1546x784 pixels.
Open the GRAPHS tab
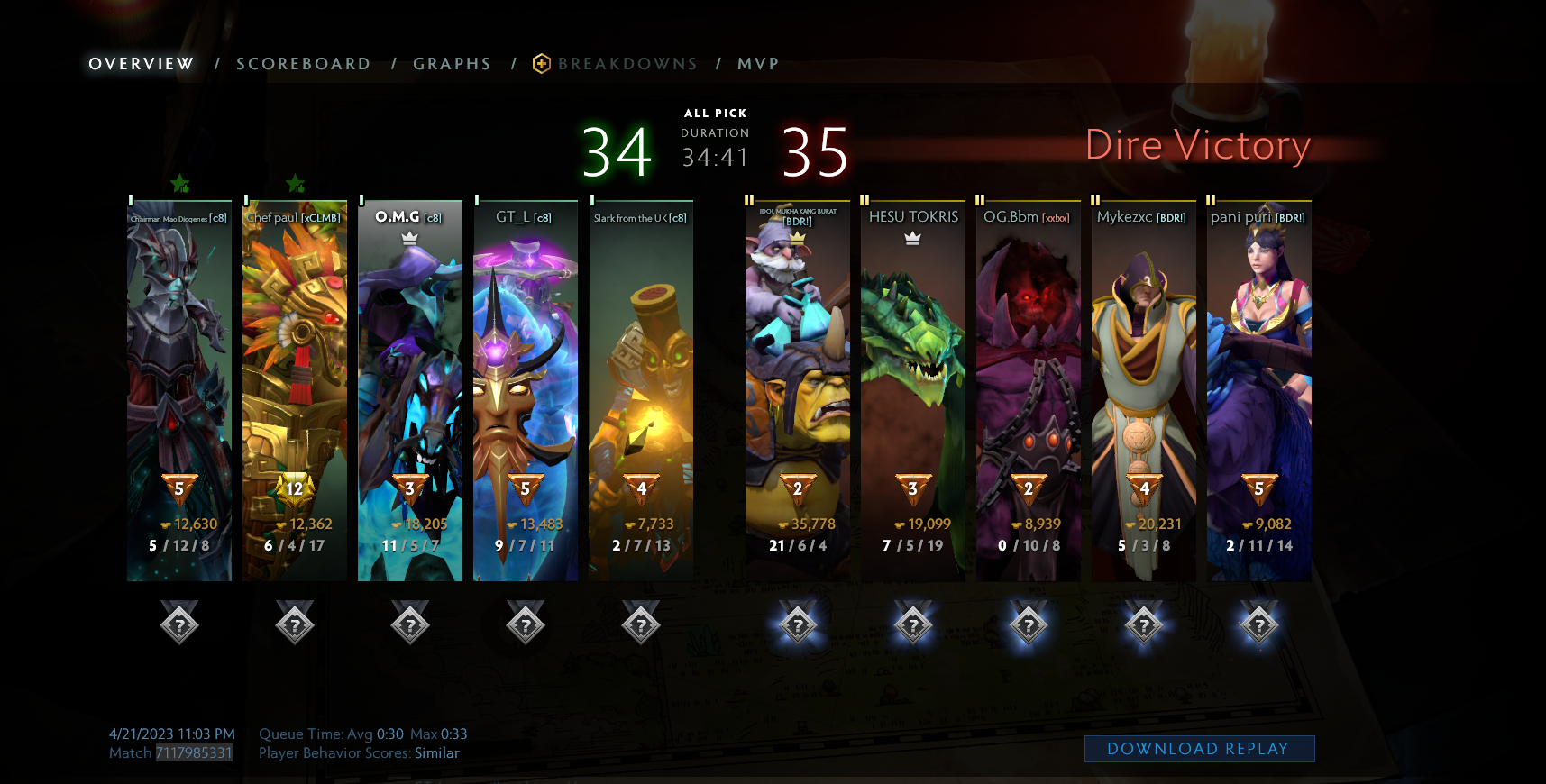coord(452,63)
